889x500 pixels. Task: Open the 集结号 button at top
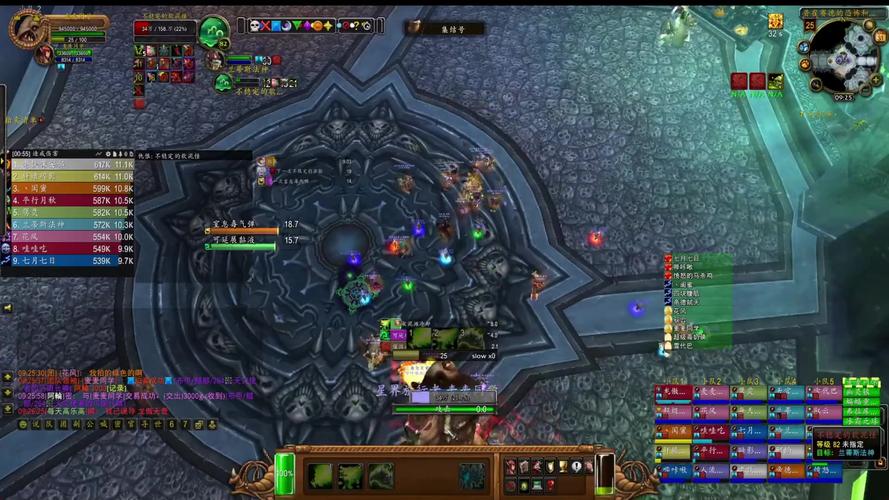pos(445,30)
